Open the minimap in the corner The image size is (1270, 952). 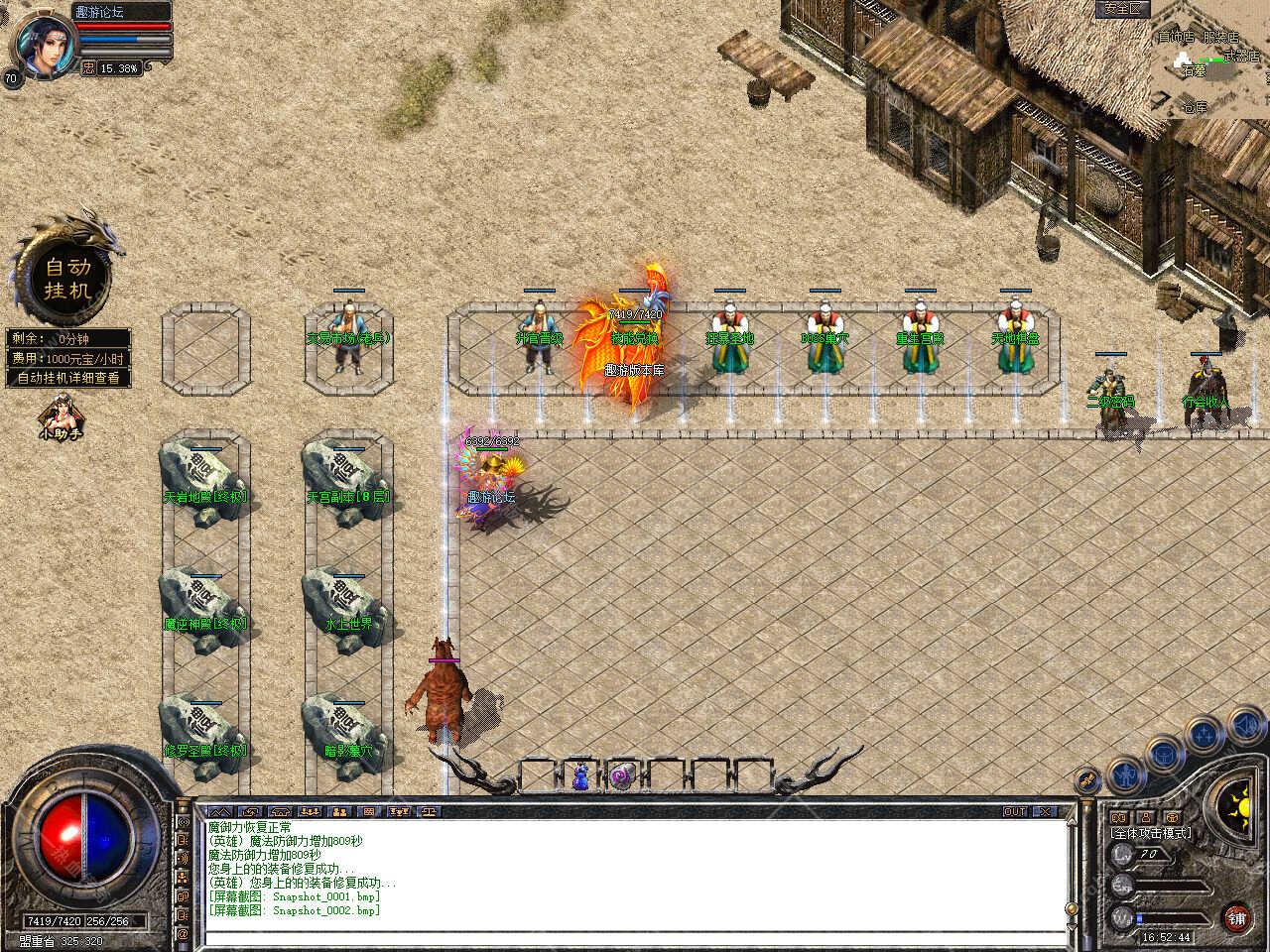click(x=1210, y=58)
